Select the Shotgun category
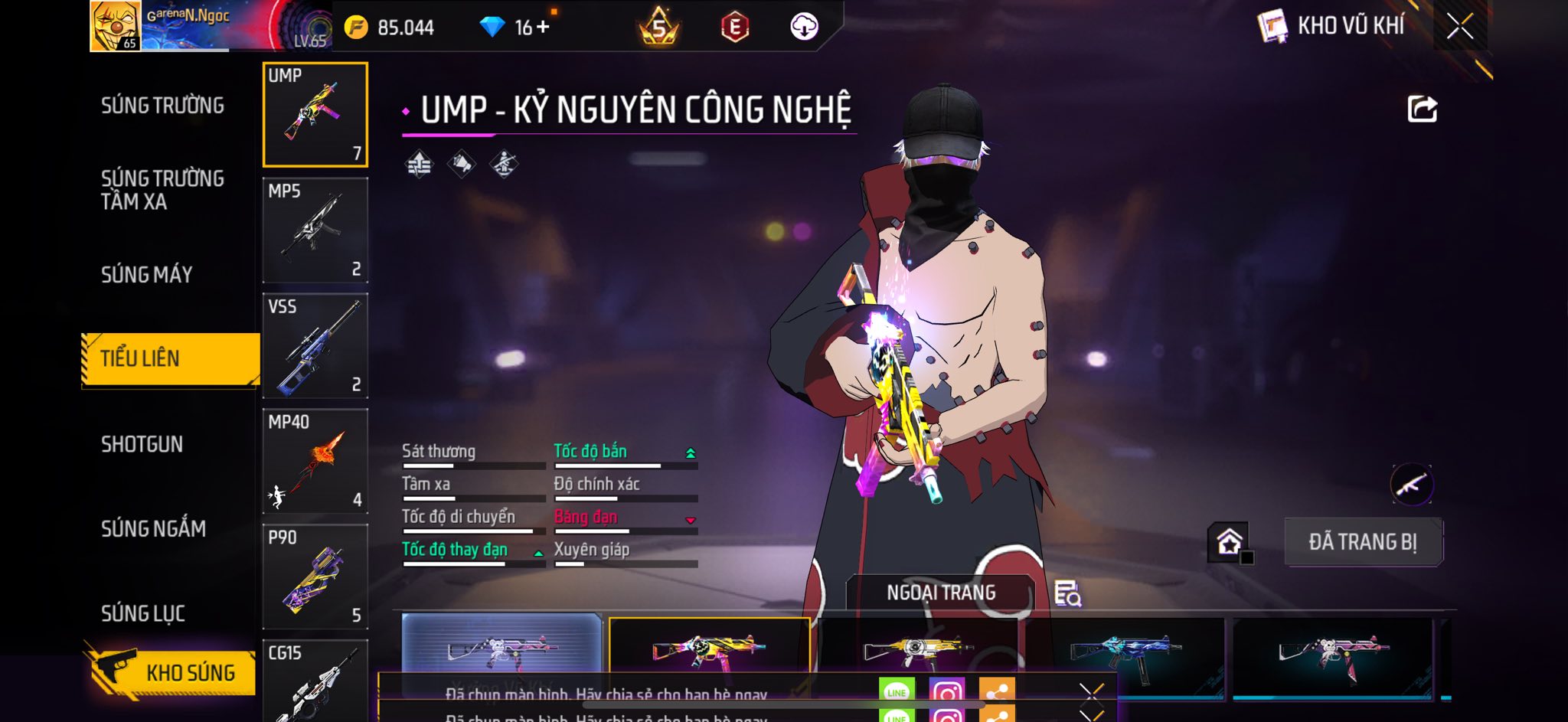 (142, 444)
